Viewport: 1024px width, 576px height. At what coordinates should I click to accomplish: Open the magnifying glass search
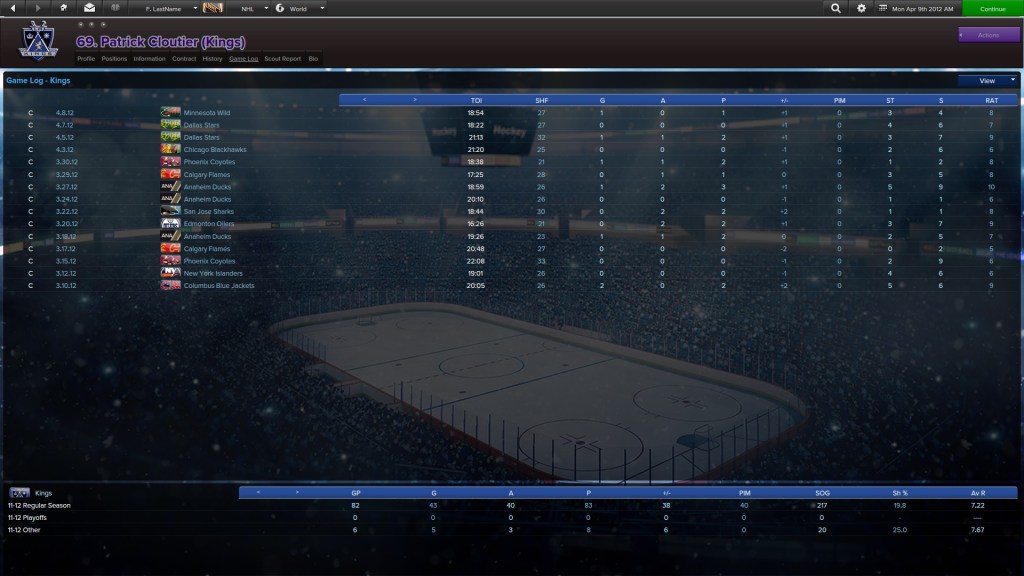pyautogui.click(x=835, y=8)
